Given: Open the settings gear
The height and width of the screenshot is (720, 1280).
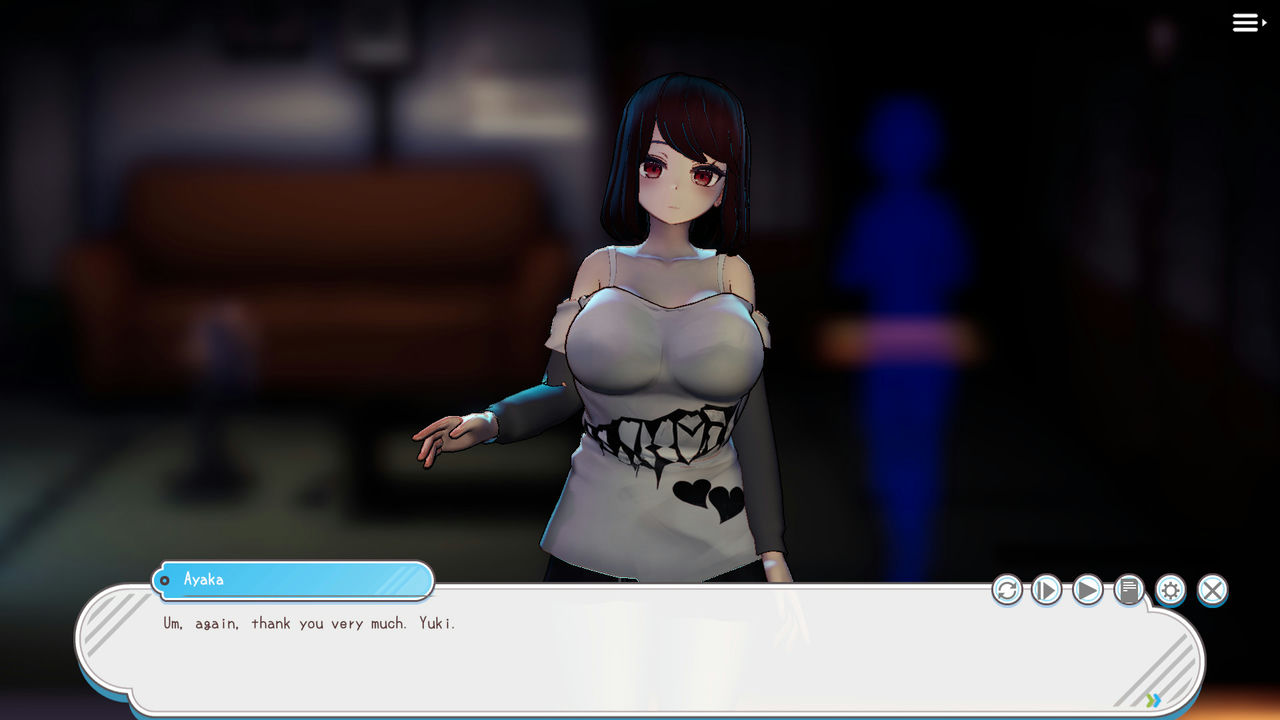Looking at the screenshot, I should (x=1170, y=590).
